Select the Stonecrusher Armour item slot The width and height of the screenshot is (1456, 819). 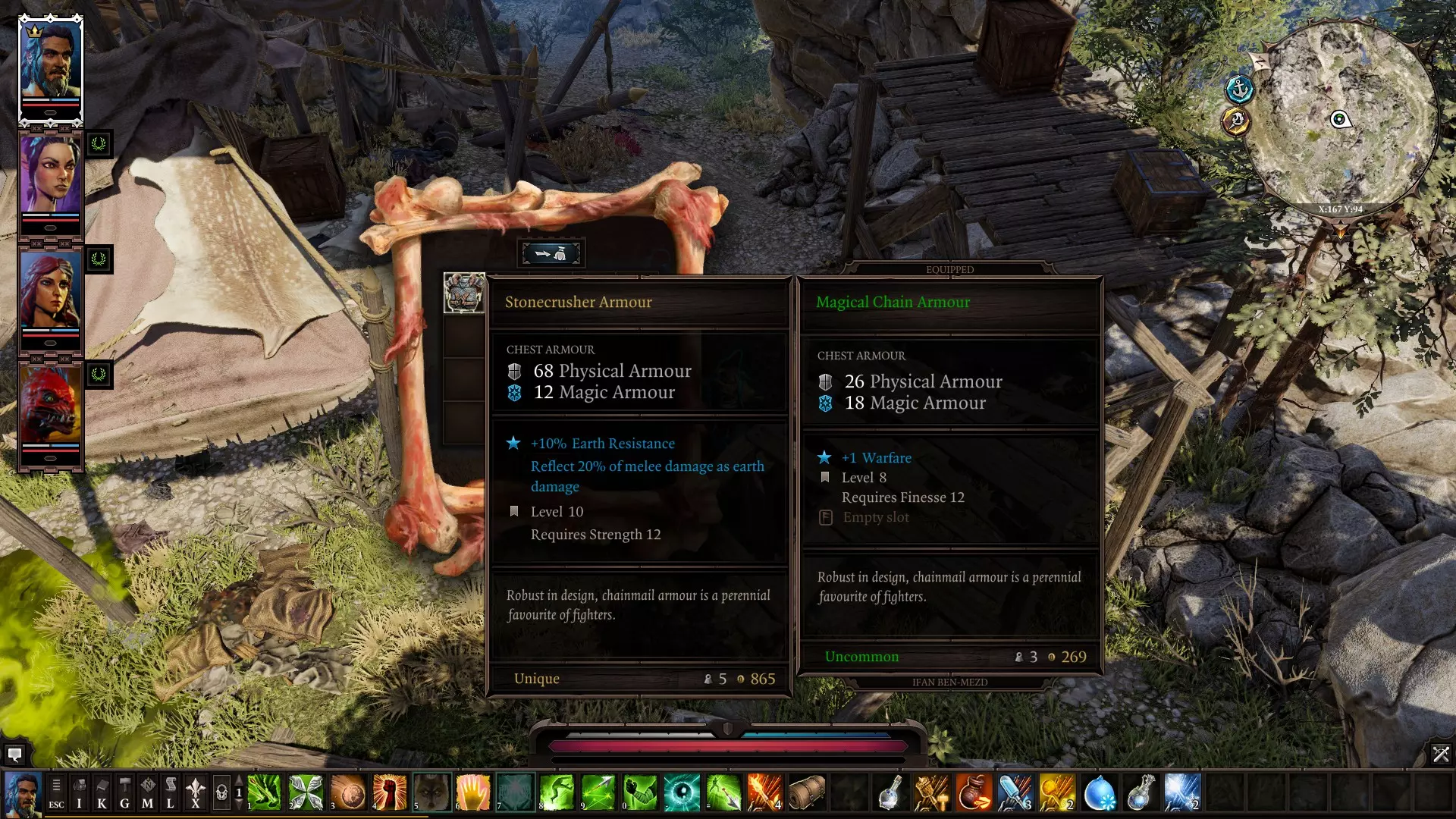pyautogui.click(x=463, y=293)
